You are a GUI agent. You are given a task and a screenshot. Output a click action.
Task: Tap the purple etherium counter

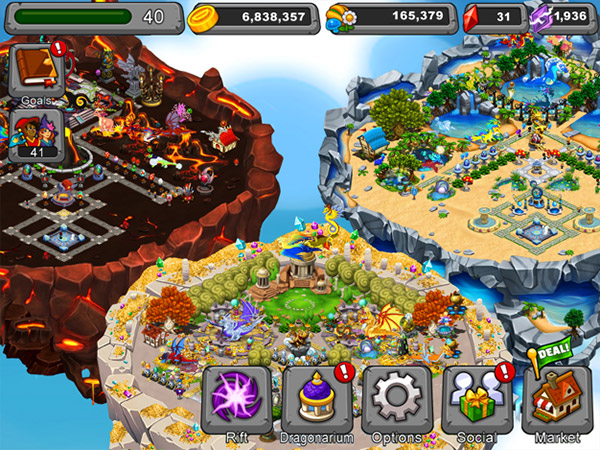(562, 17)
